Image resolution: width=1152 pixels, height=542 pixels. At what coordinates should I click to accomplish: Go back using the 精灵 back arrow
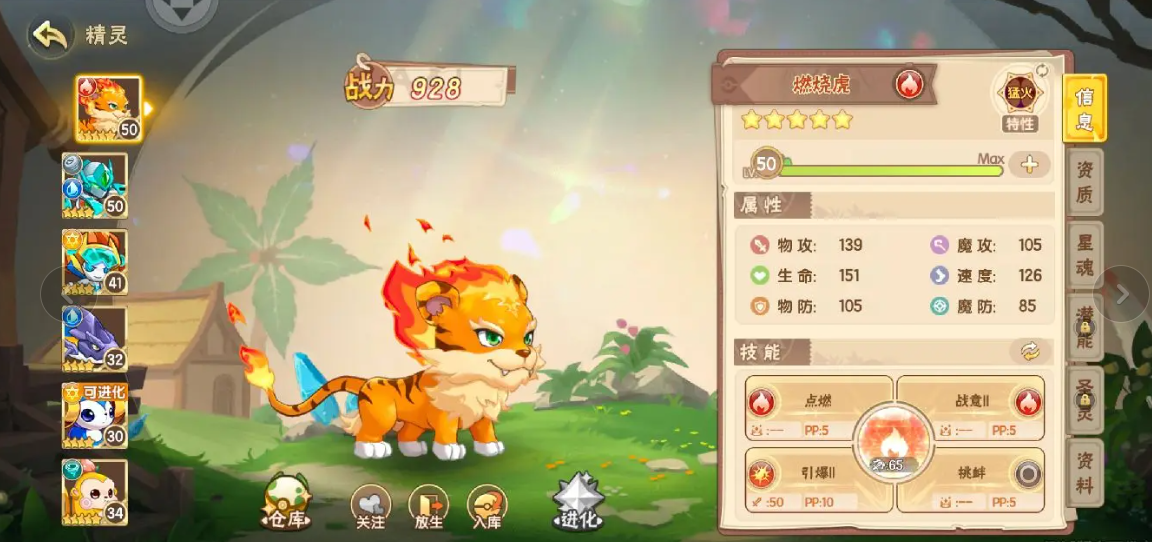tap(49, 35)
